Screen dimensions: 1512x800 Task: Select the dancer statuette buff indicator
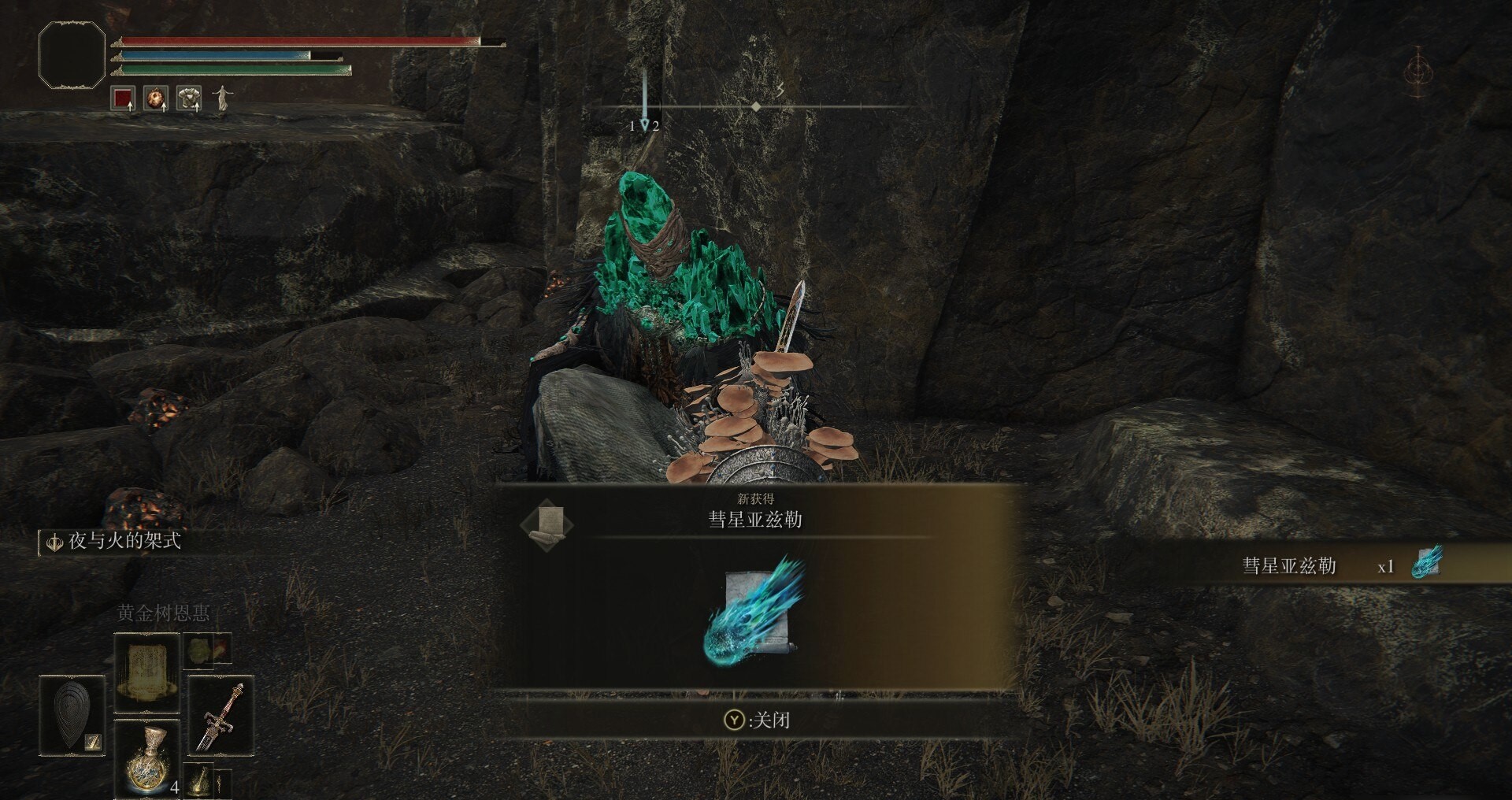coord(221,97)
